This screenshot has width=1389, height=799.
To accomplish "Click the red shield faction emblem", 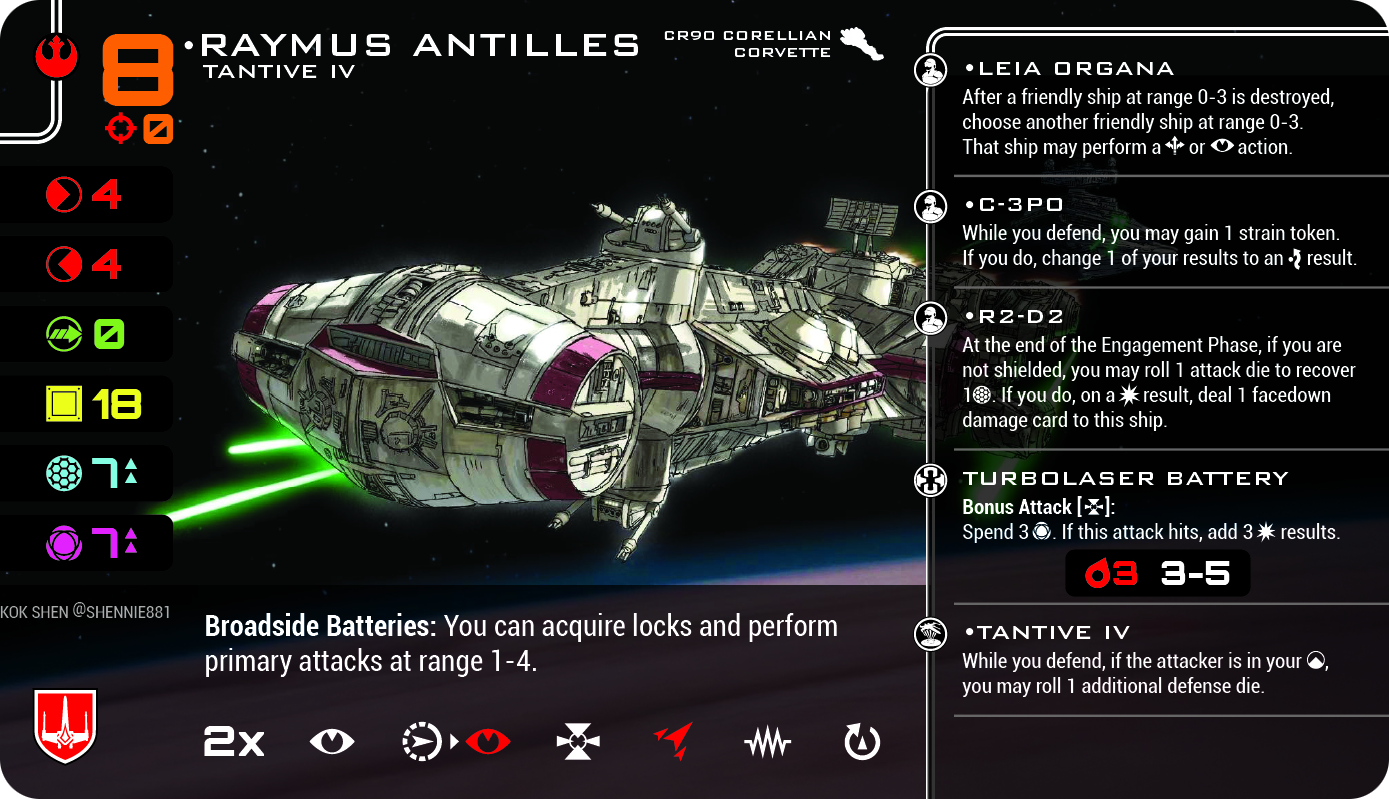I will coord(65,725).
